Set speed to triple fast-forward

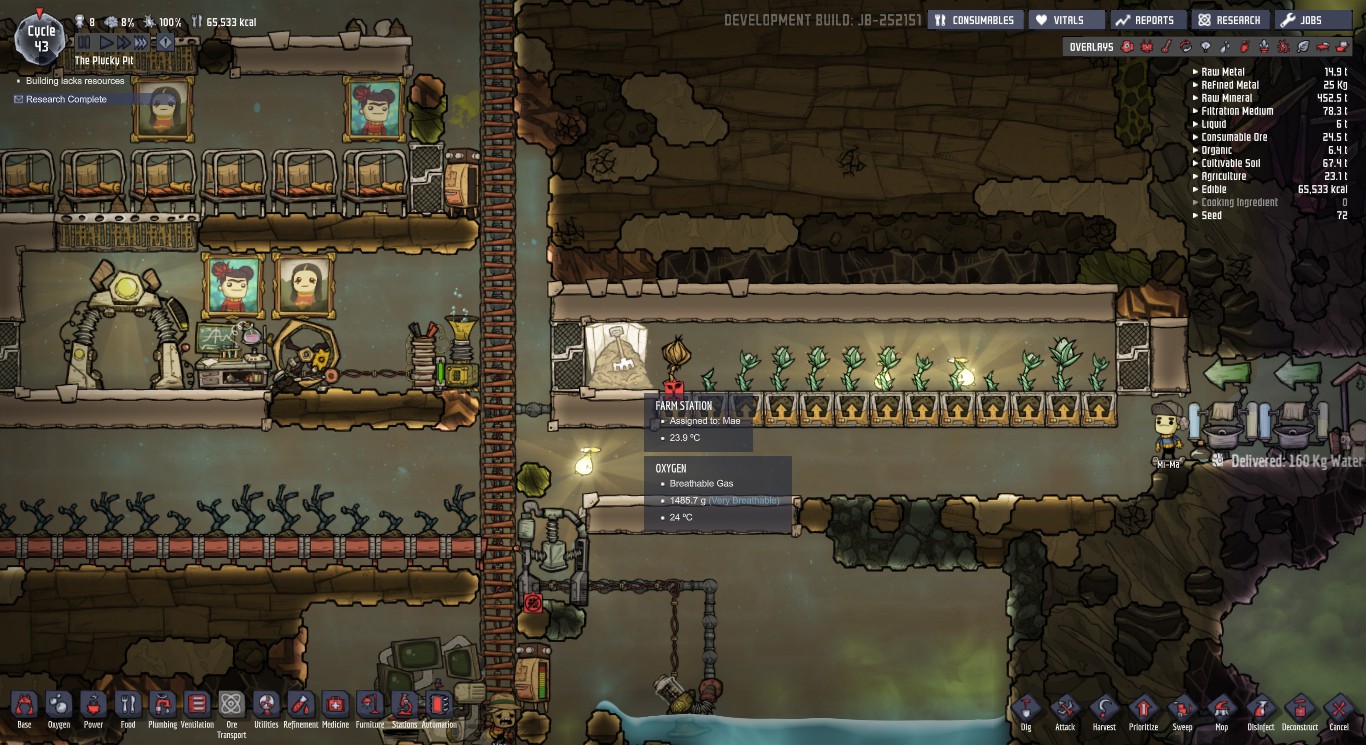pyautogui.click(x=141, y=42)
